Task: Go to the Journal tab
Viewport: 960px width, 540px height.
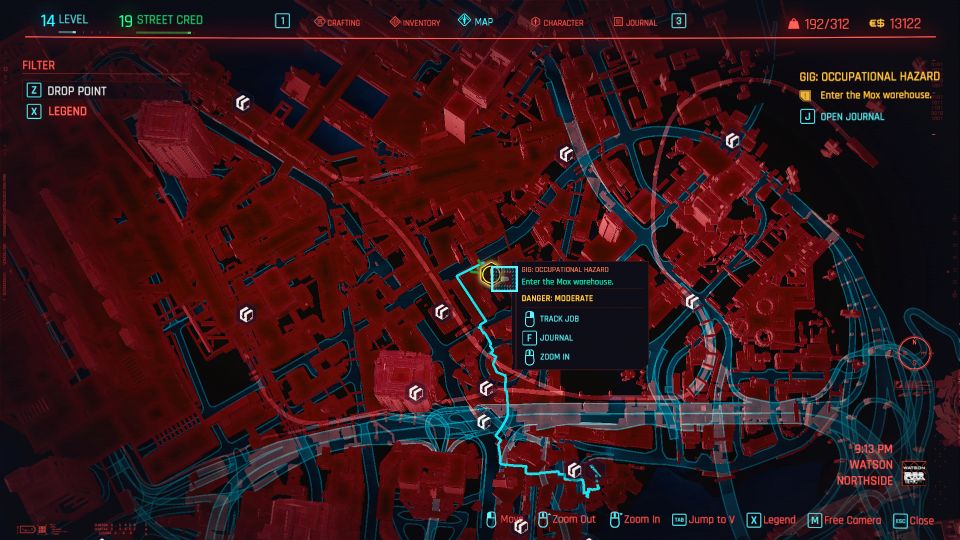Action: click(634, 22)
